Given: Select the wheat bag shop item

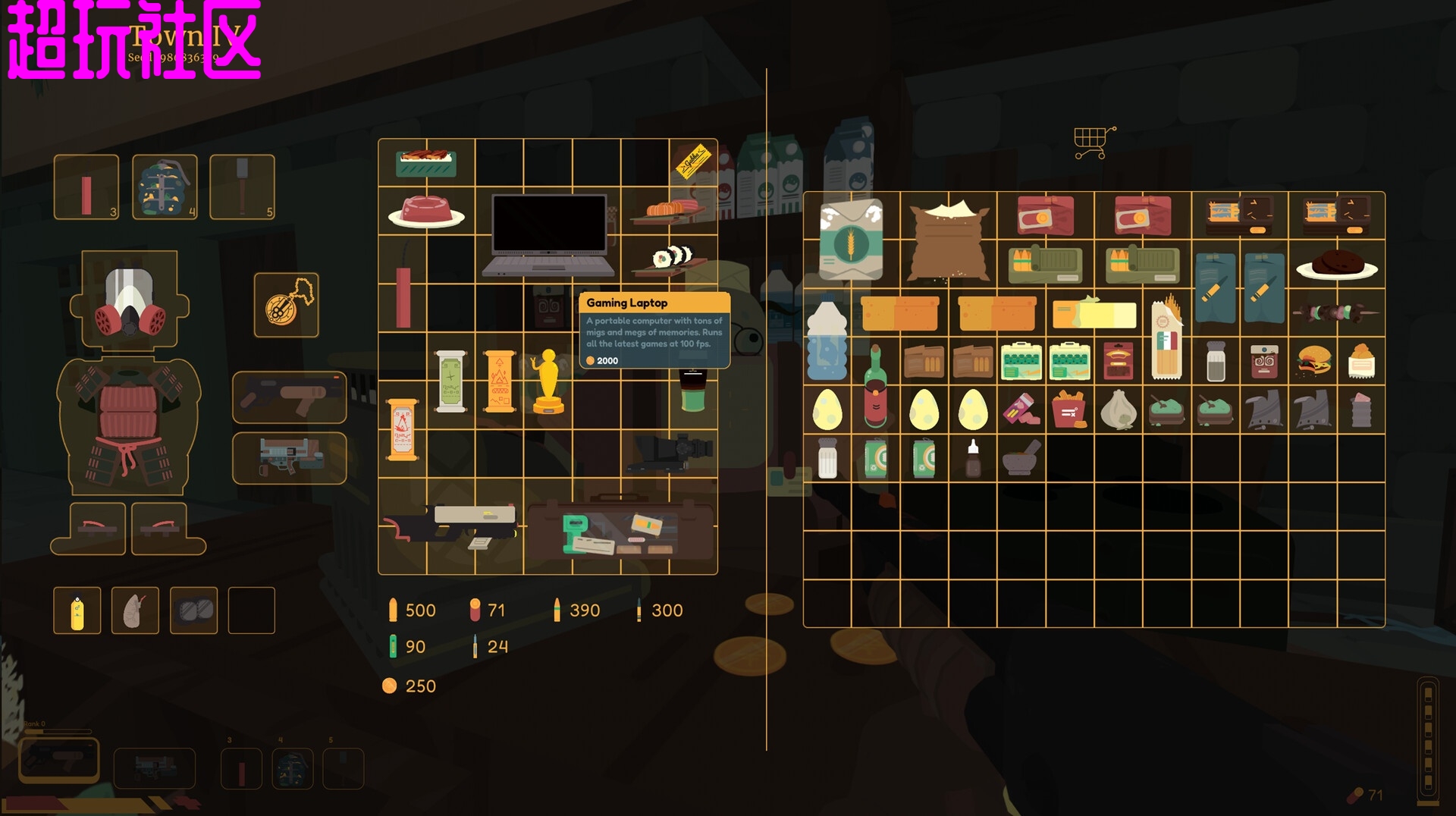Looking at the screenshot, I should [851, 240].
